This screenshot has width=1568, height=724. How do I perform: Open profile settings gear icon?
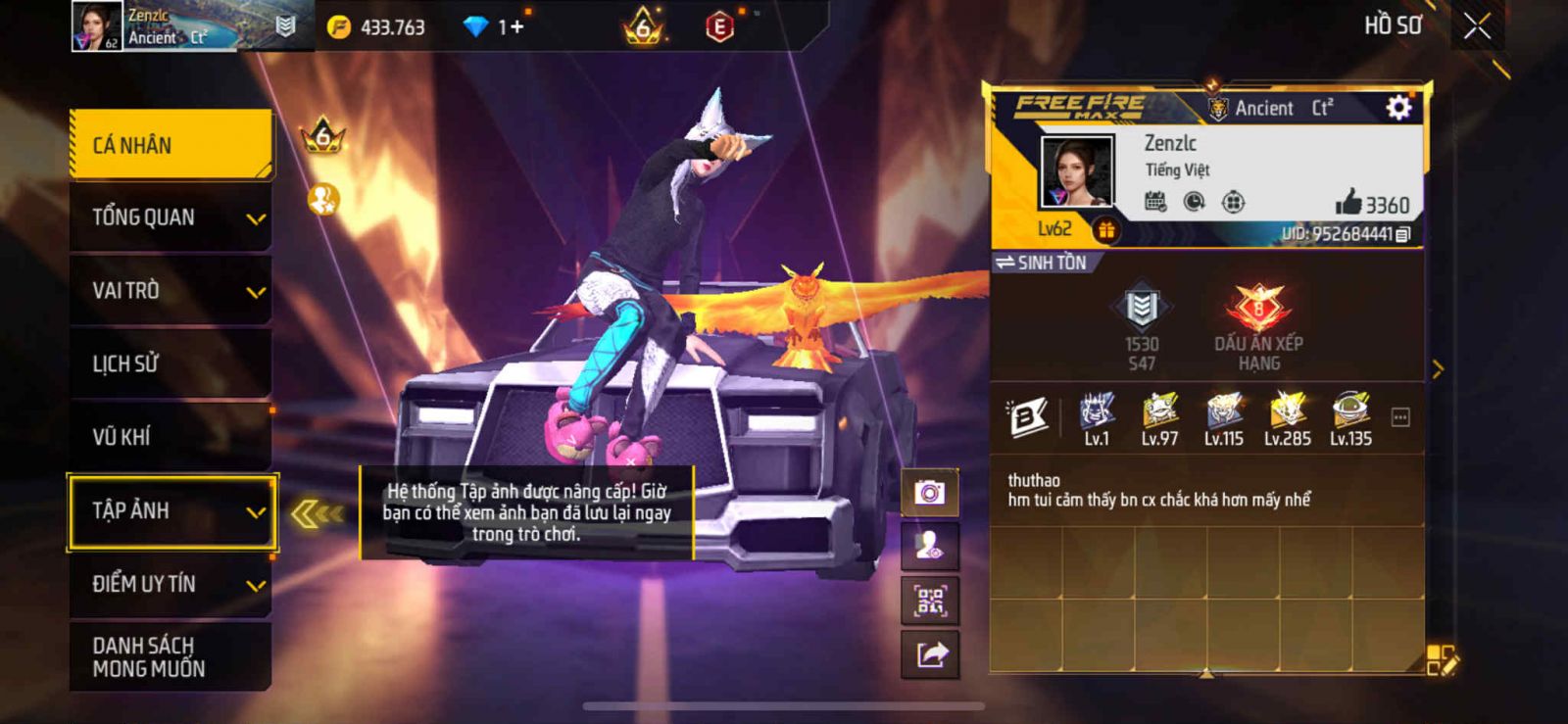coord(1398,108)
